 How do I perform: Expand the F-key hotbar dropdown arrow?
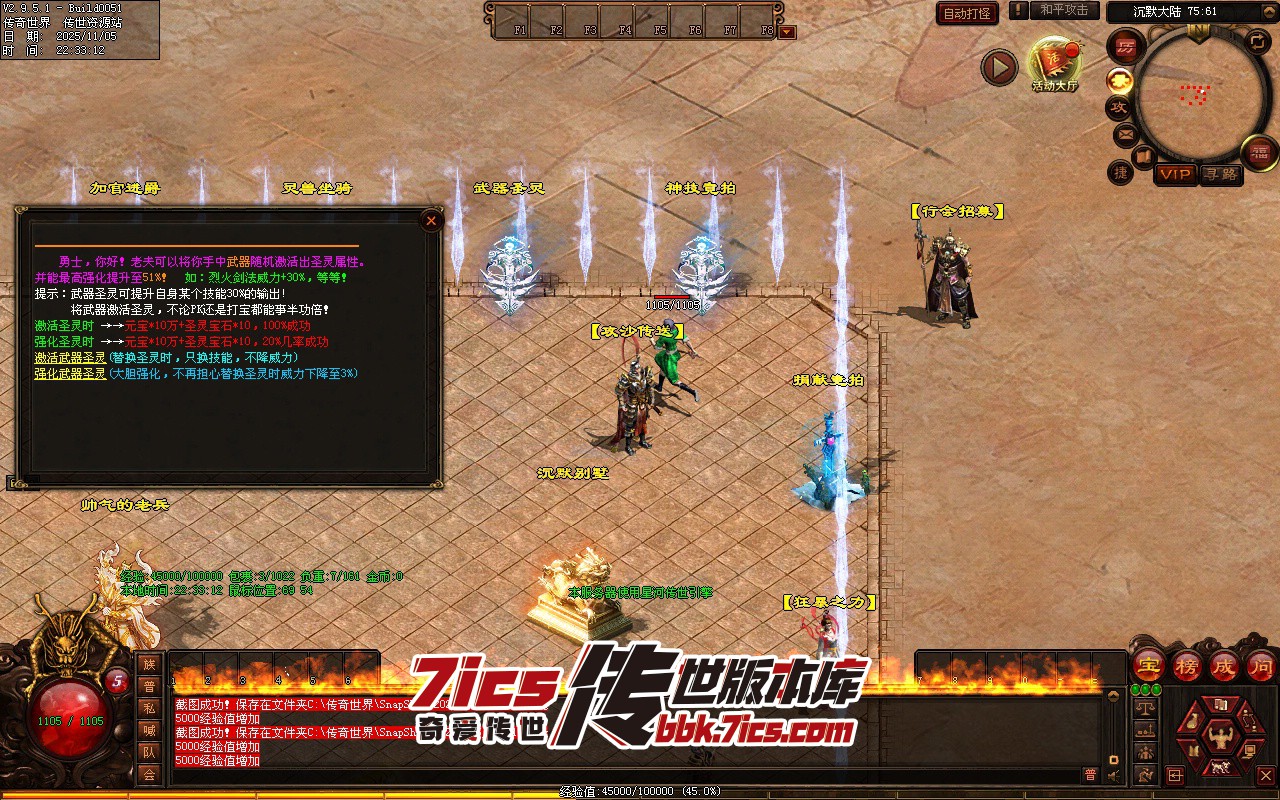pyautogui.click(x=788, y=31)
